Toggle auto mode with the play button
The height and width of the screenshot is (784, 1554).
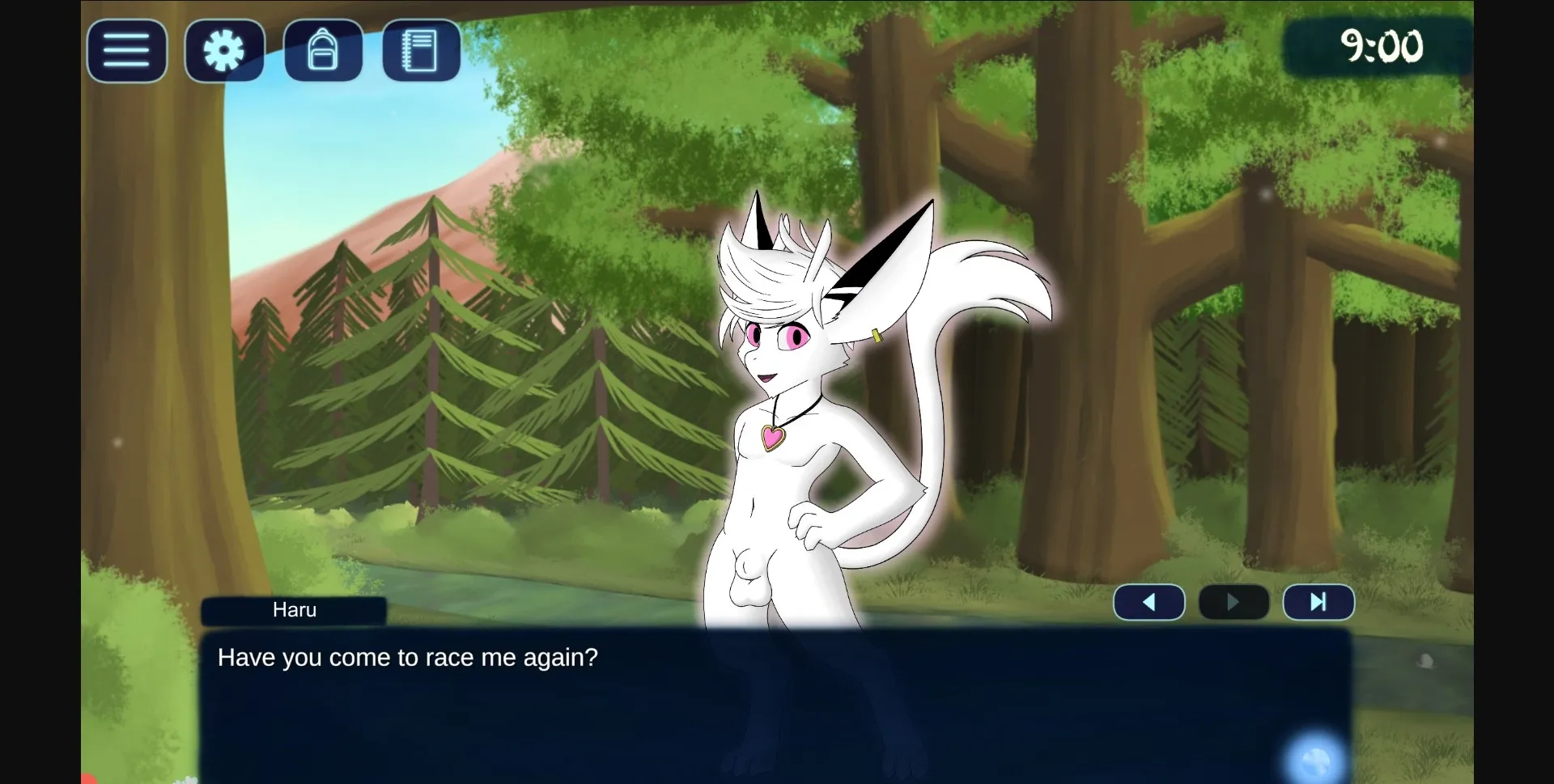tap(1233, 602)
